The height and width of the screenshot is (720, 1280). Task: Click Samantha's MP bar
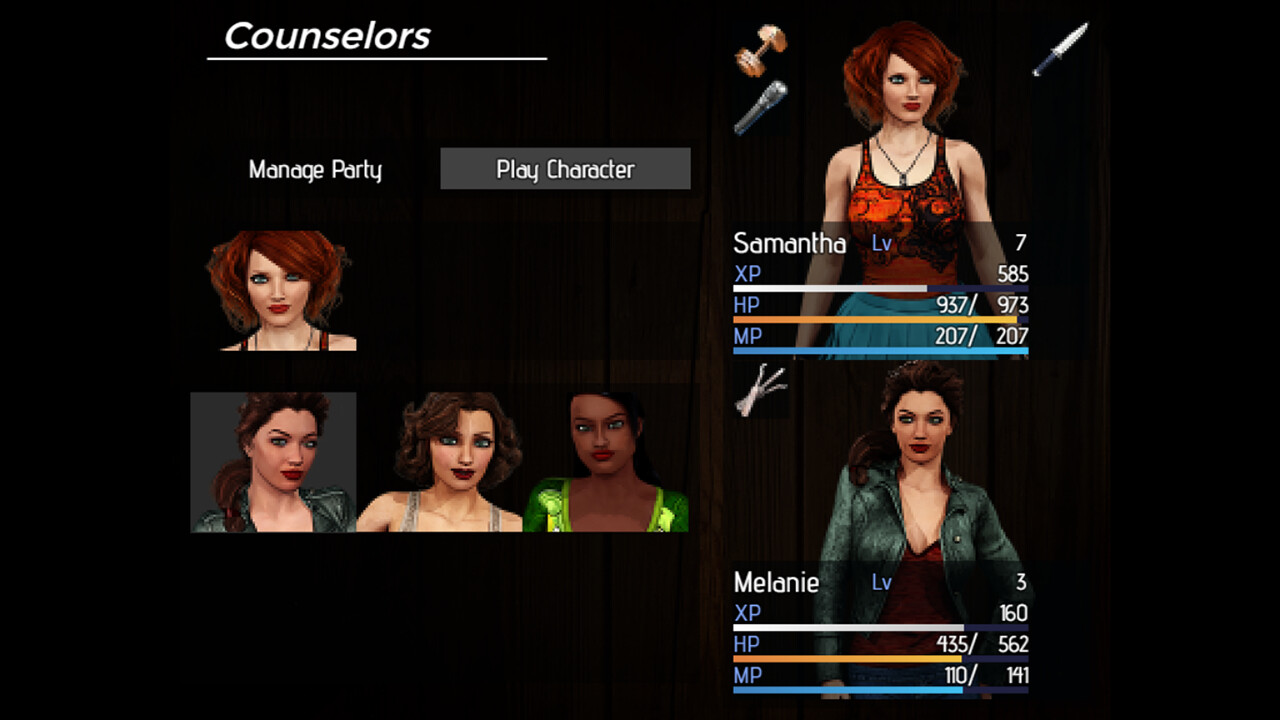[880, 350]
